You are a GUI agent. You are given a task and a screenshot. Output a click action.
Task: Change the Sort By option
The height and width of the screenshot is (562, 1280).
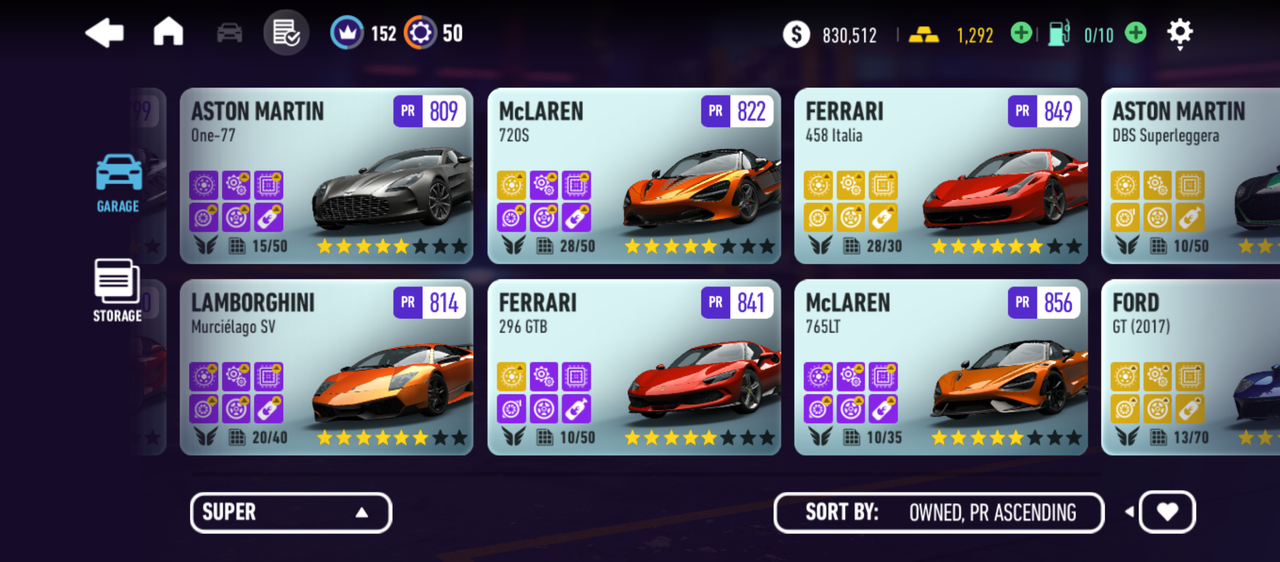939,513
